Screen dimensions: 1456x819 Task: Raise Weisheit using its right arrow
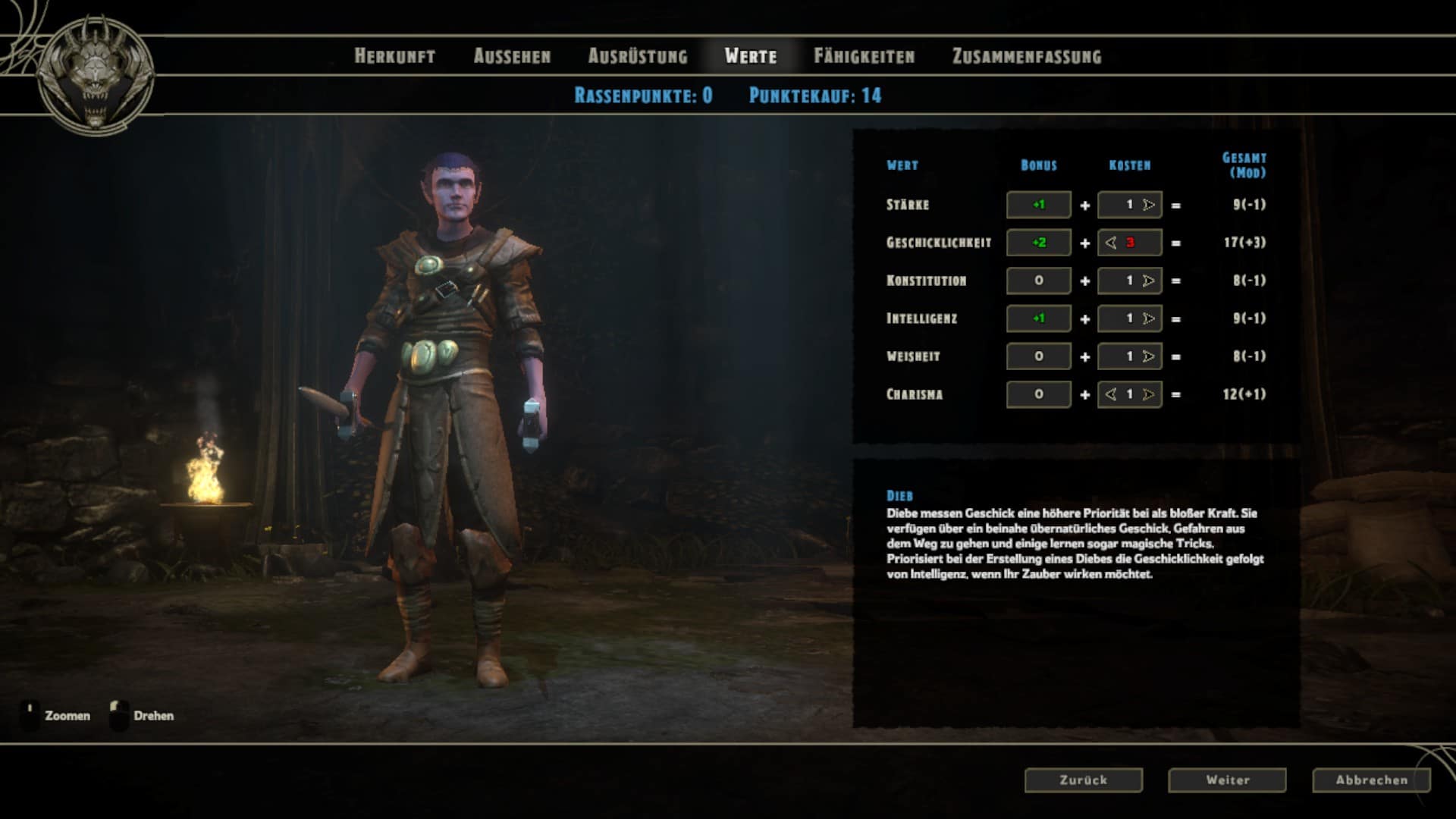tap(1149, 356)
